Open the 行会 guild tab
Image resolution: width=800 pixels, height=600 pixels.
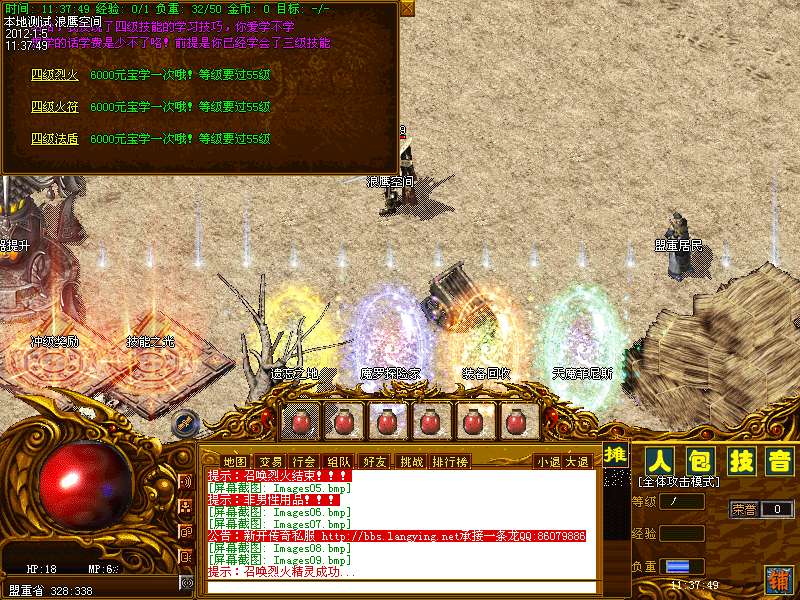pyautogui.click(x=304, y=461)
